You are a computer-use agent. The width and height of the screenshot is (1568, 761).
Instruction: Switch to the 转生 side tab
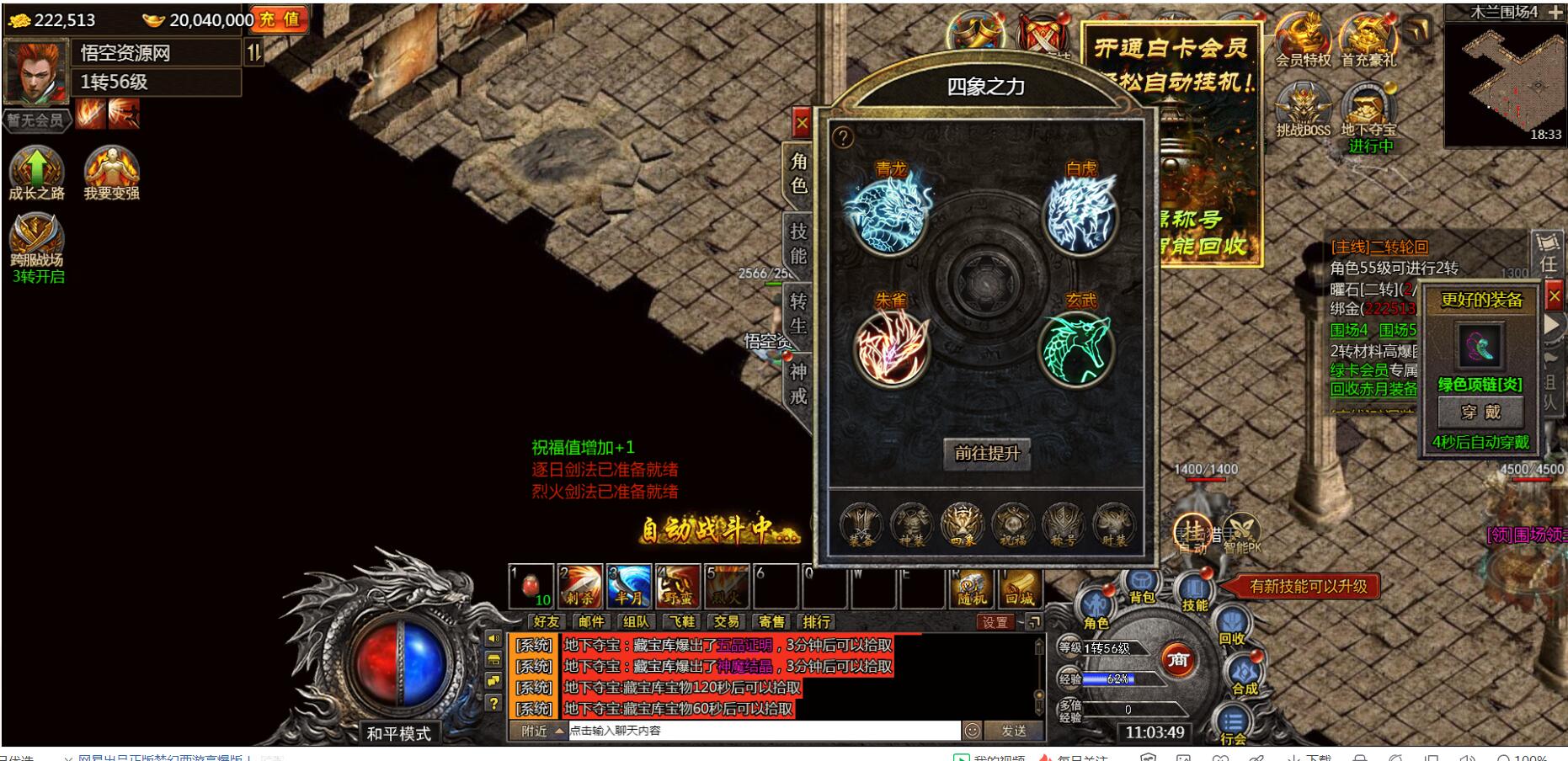(798, 313)
